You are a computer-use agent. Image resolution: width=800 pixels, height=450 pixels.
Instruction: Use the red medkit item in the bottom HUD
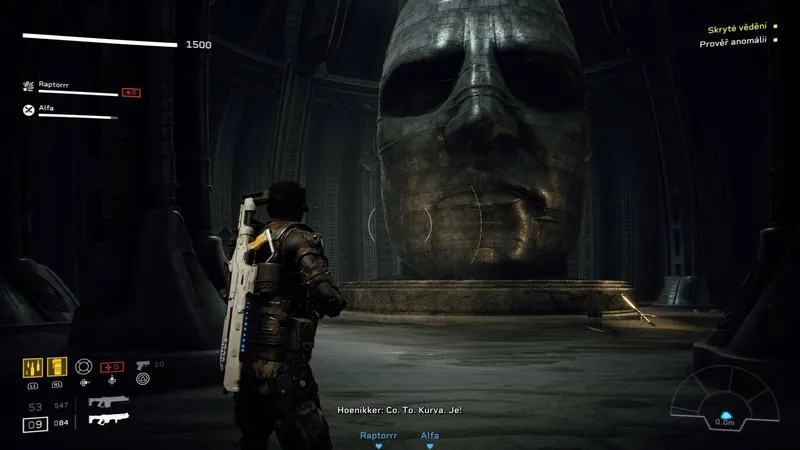click(111, 366)
